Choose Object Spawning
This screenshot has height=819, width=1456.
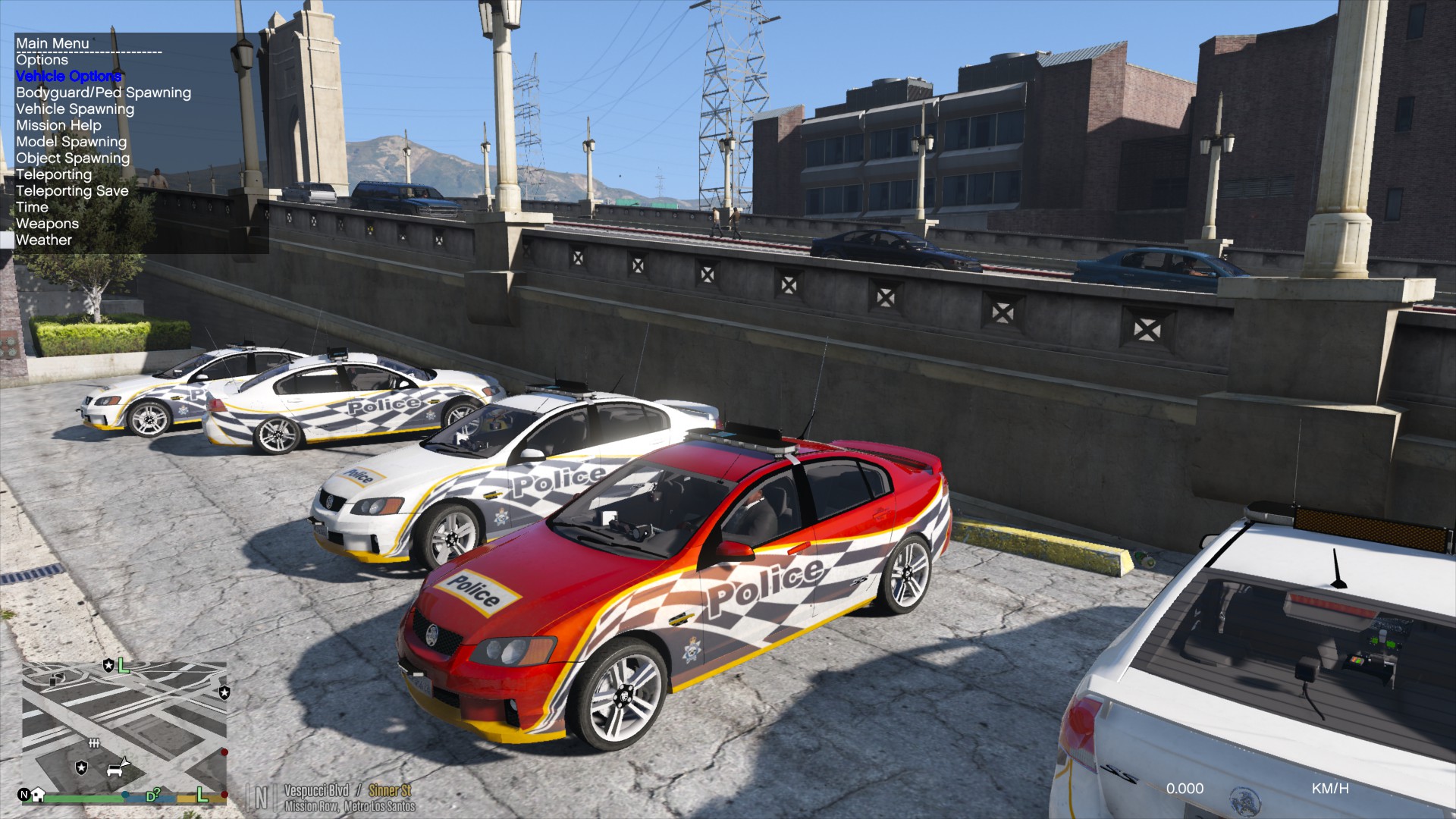click(73, 158)
